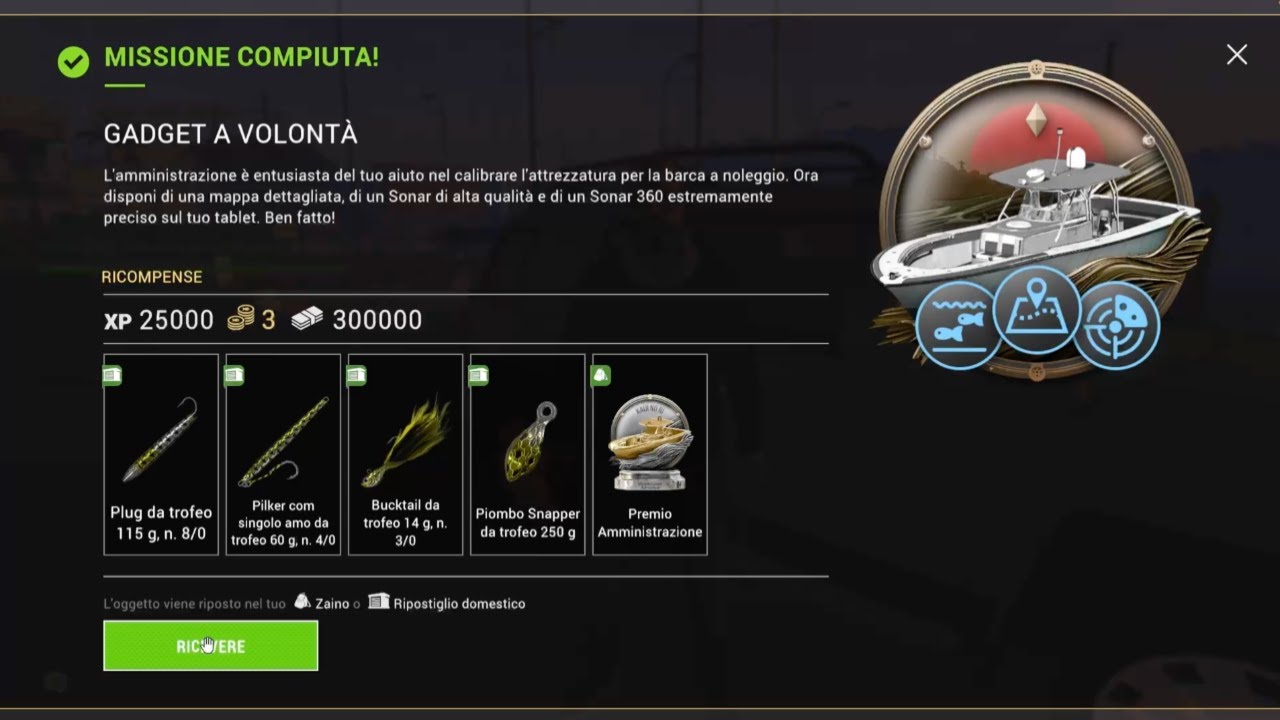The width and height of the screenshot is (1280, 720).
Task: Click the fish sonar badge icon
Action: click(x=958, y=326)
